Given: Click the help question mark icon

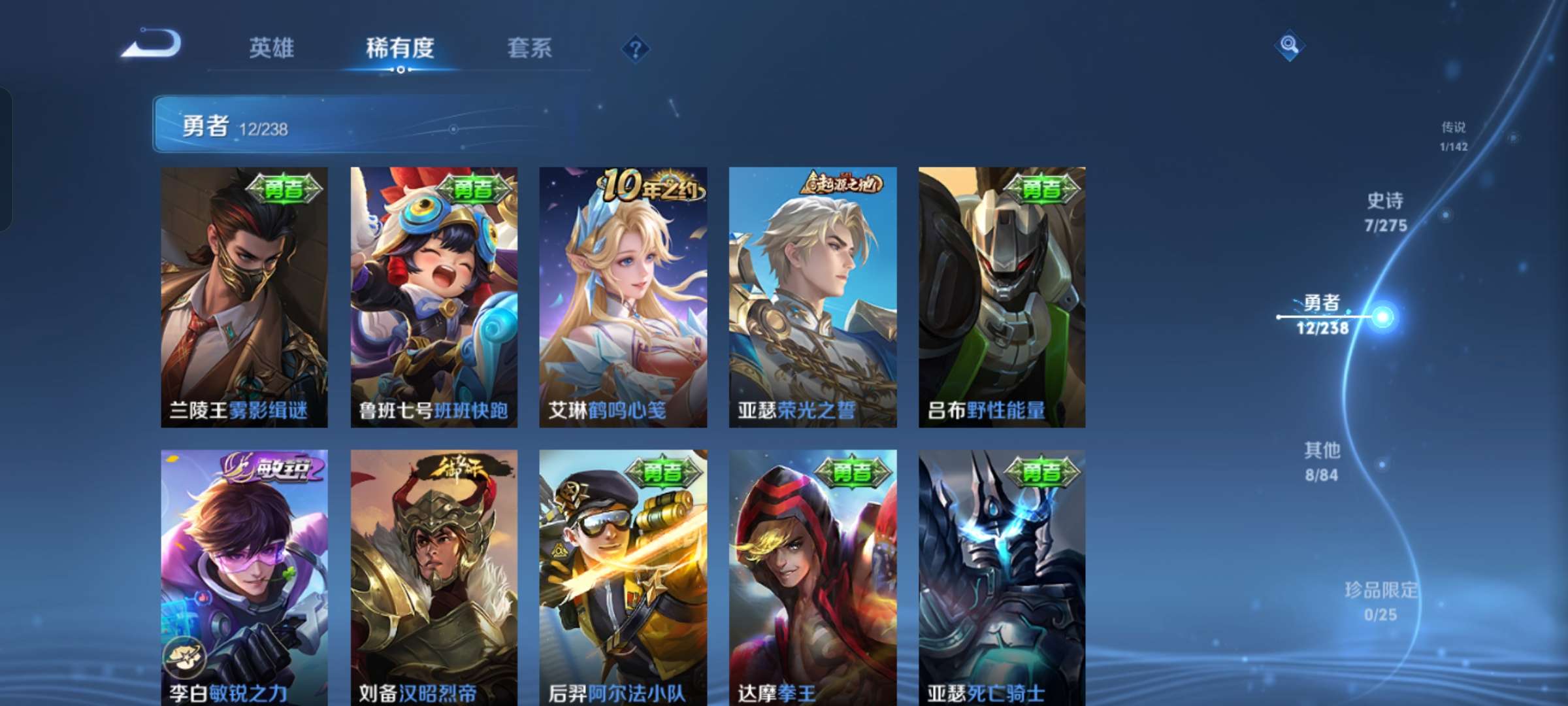Looking at the screenshot, I should [x=637, y=49].
